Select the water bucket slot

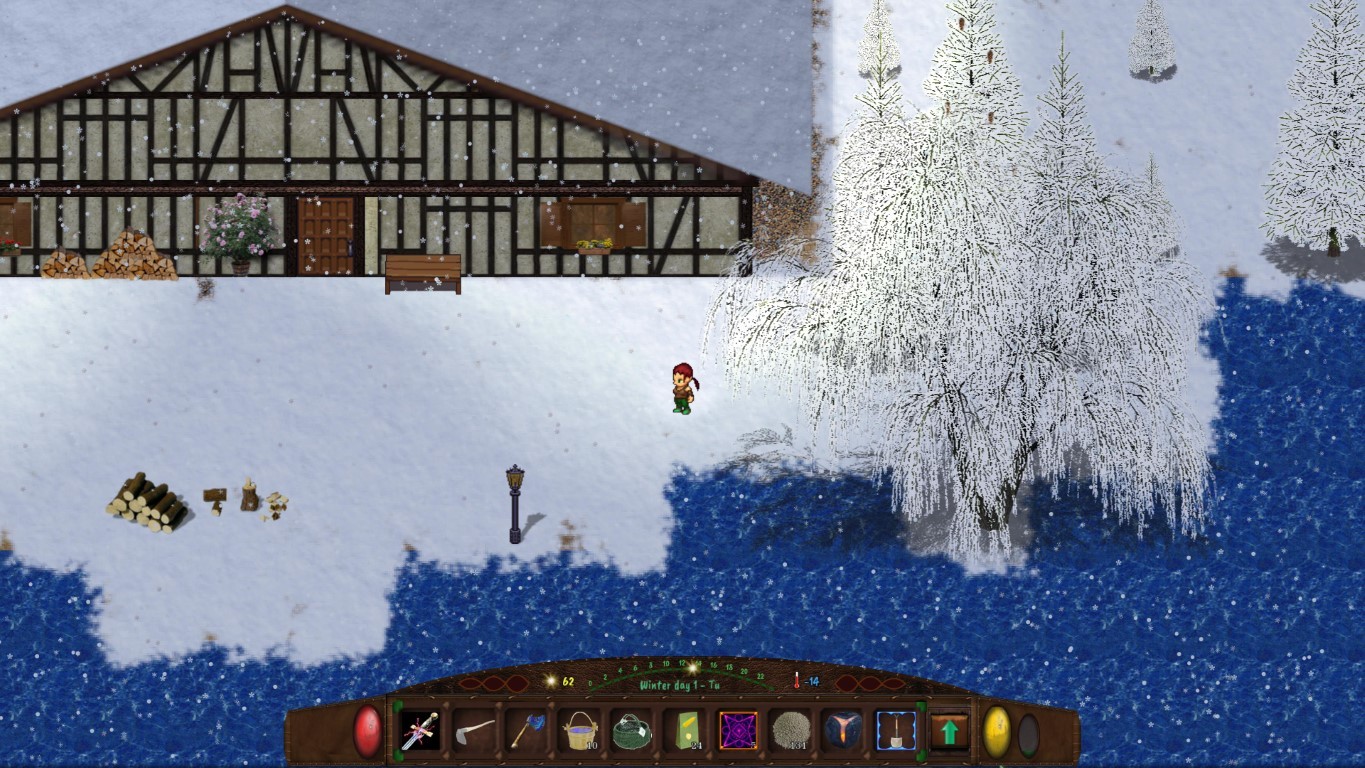(x=579, y=731)
